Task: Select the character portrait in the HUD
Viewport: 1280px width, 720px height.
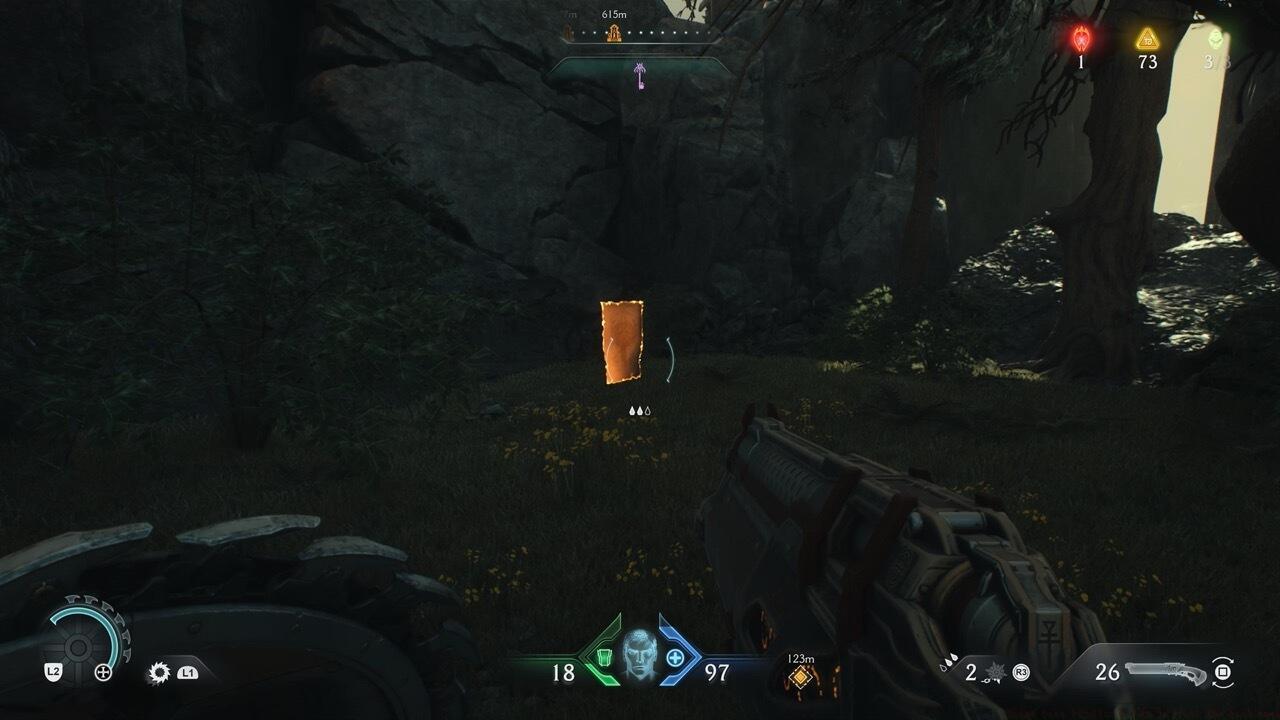Action: click(x=639, y=655)
